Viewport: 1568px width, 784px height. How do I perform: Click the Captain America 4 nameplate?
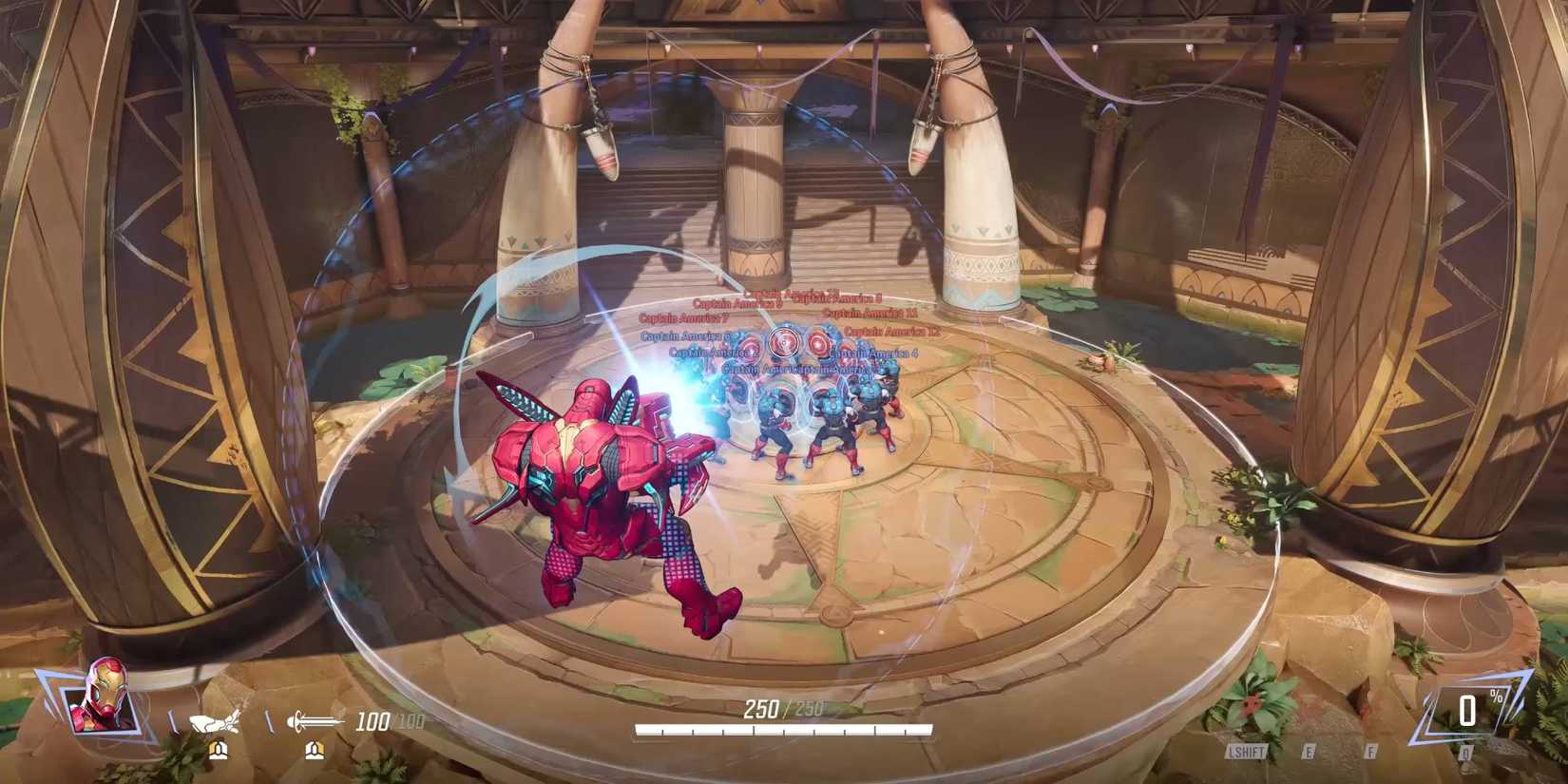pyautogui.click(x=873, y=354)
